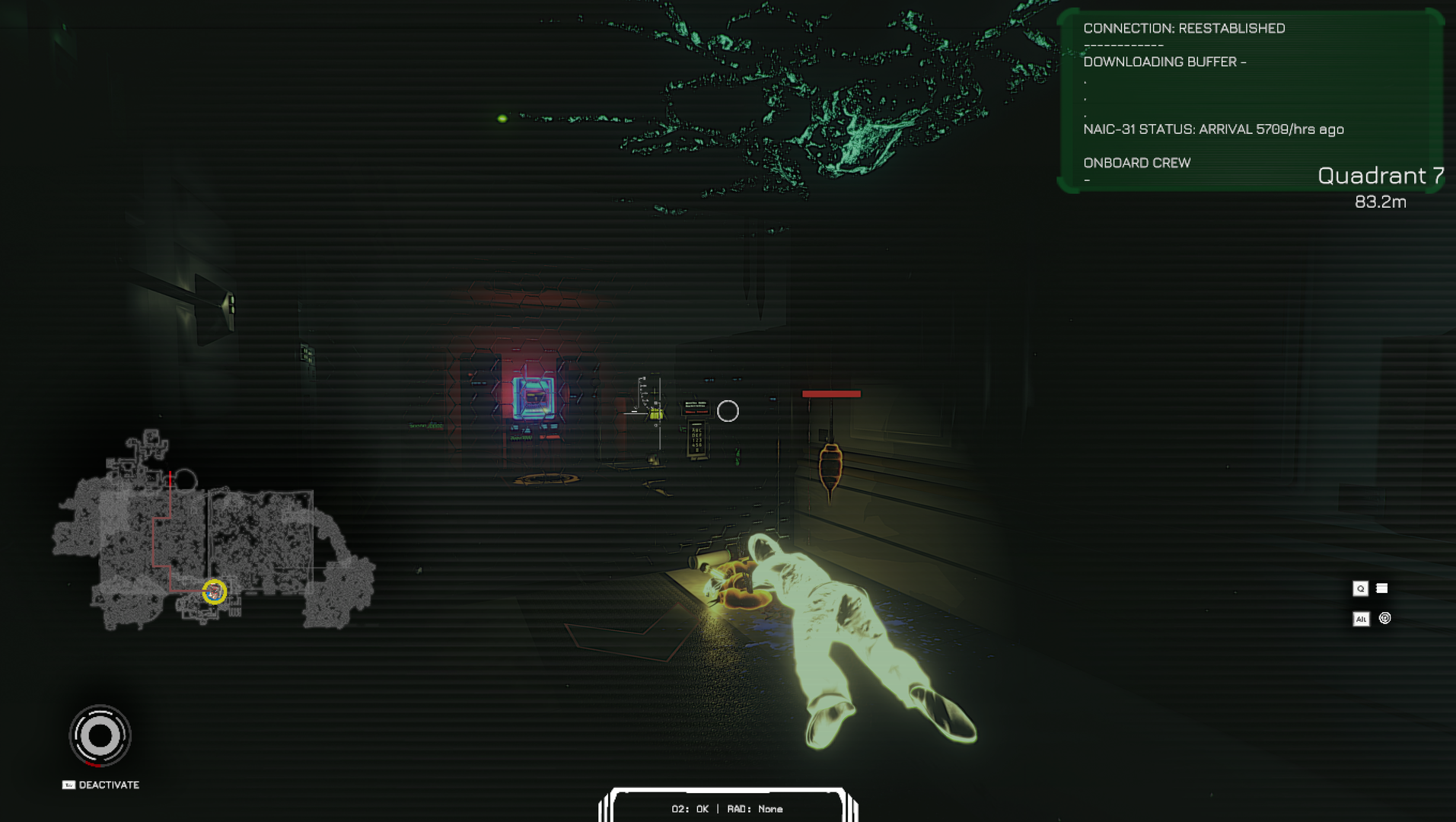The image size is (1456, 822).
Task: Select the notebook journal icon
Action: [1382, 588]
